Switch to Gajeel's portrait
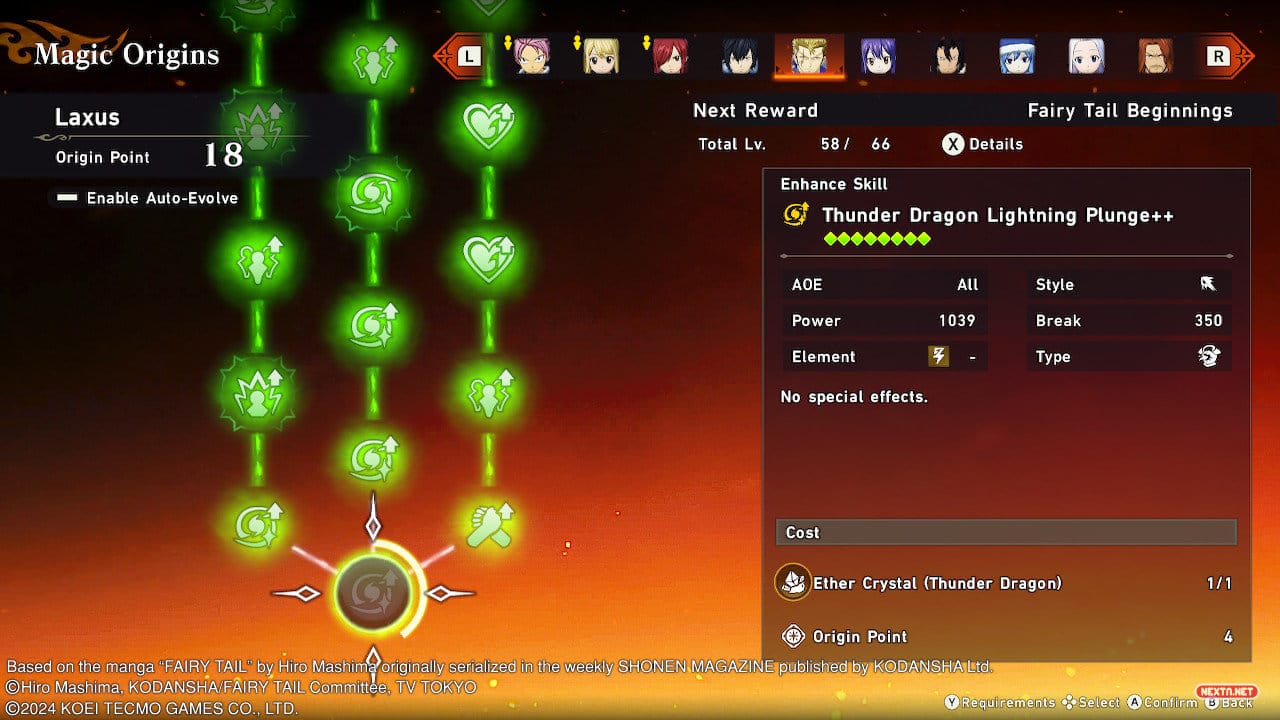This screenshot has width=1280, height=720. (947, 57)
